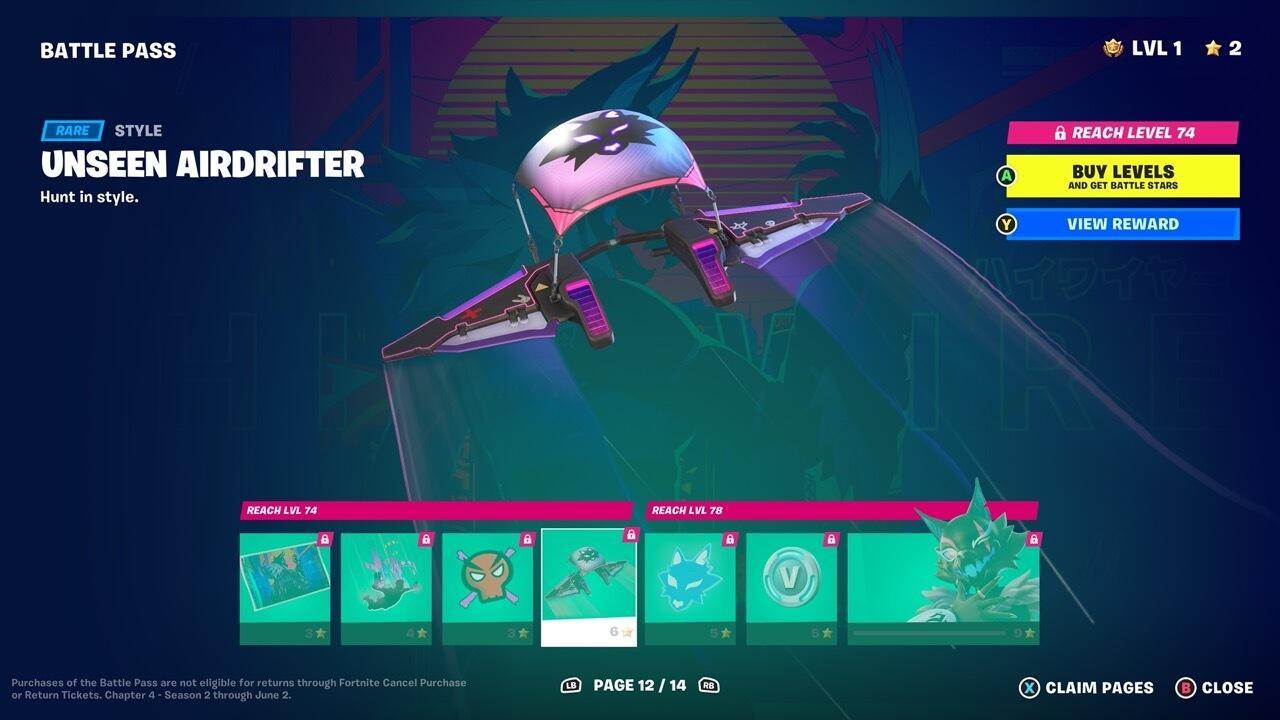Screen dimensions: 1280x720
Task: Click VIEW REWARD for the glider
Action: point(1122,224)
